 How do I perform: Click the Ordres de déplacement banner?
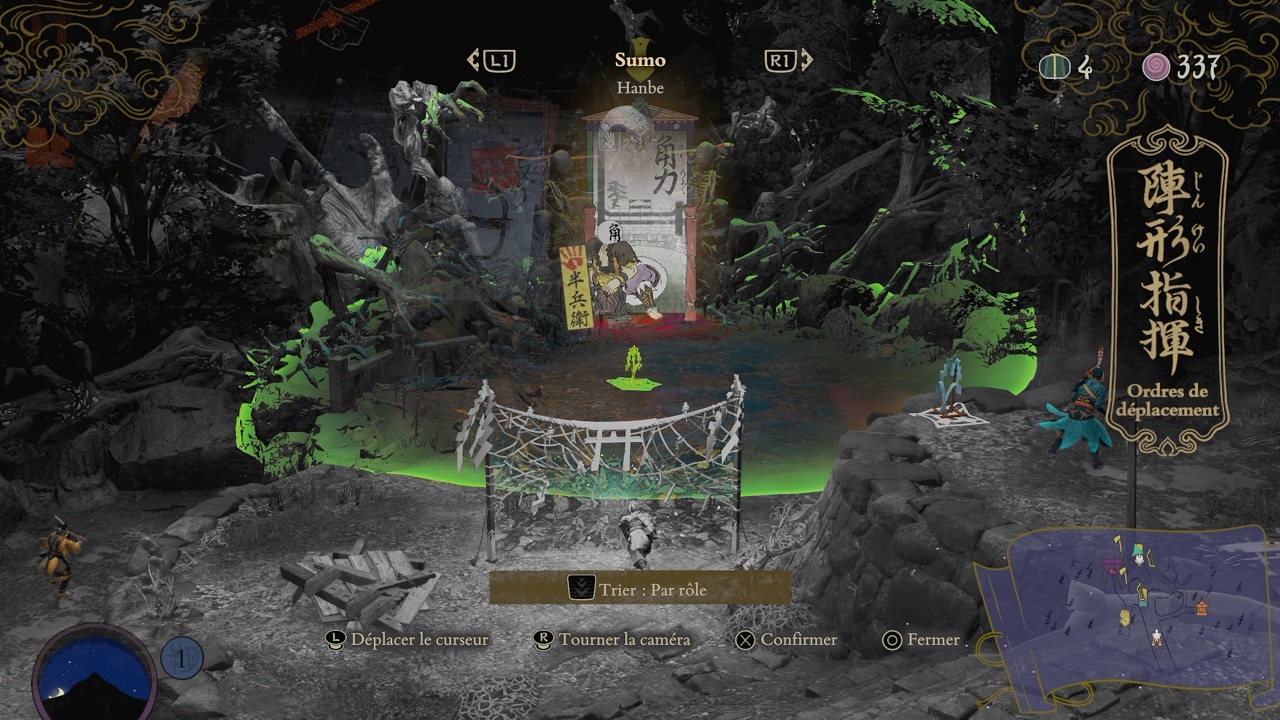point(1168,290)
